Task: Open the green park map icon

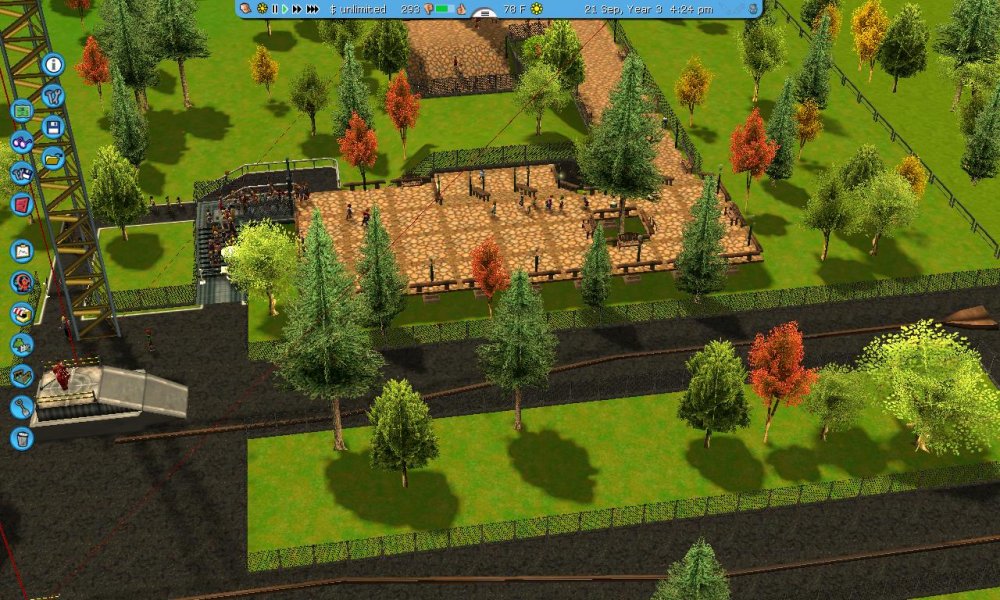Action: coord(22,111)
